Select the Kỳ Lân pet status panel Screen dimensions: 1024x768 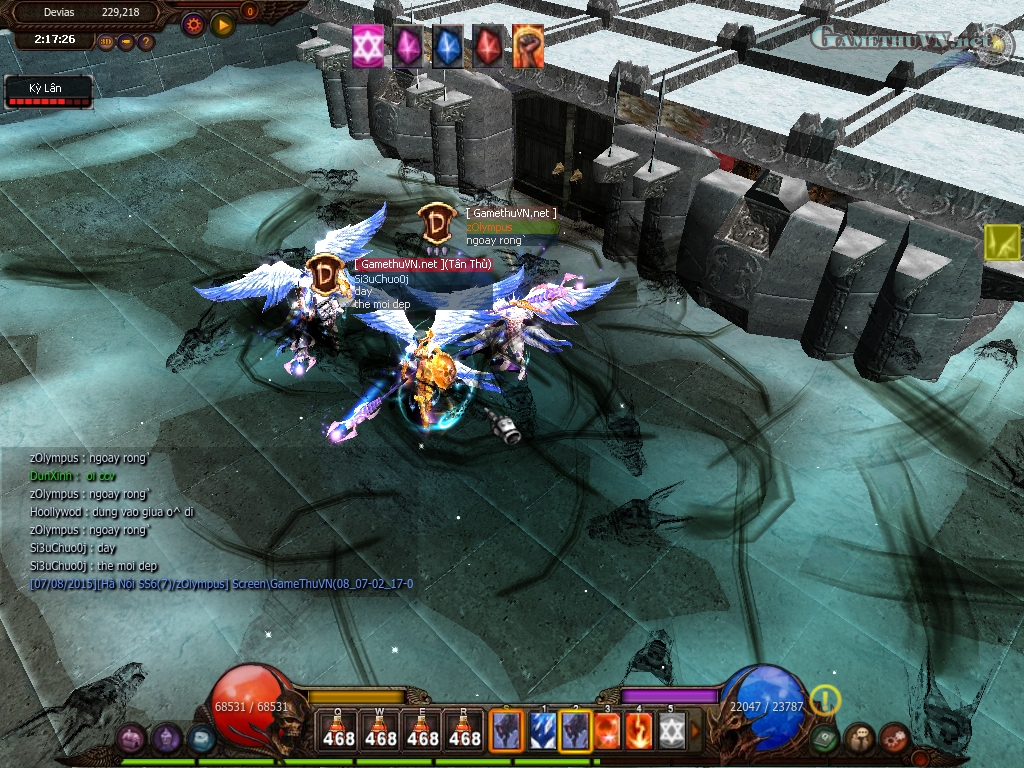pyautogui.click(x=48, y=93)
